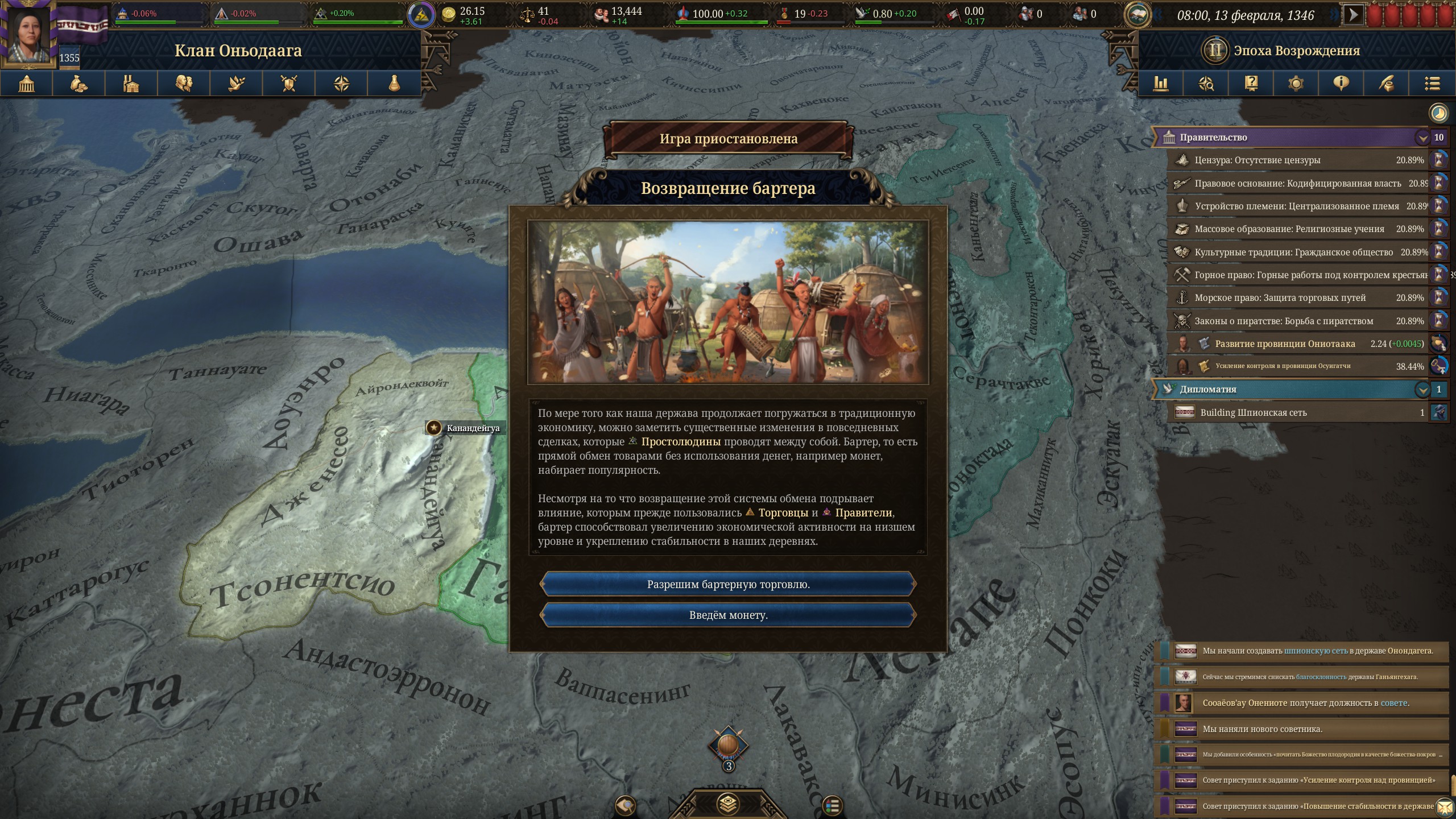
Task: Open research menu with flask icon
Action: (394, 84)
